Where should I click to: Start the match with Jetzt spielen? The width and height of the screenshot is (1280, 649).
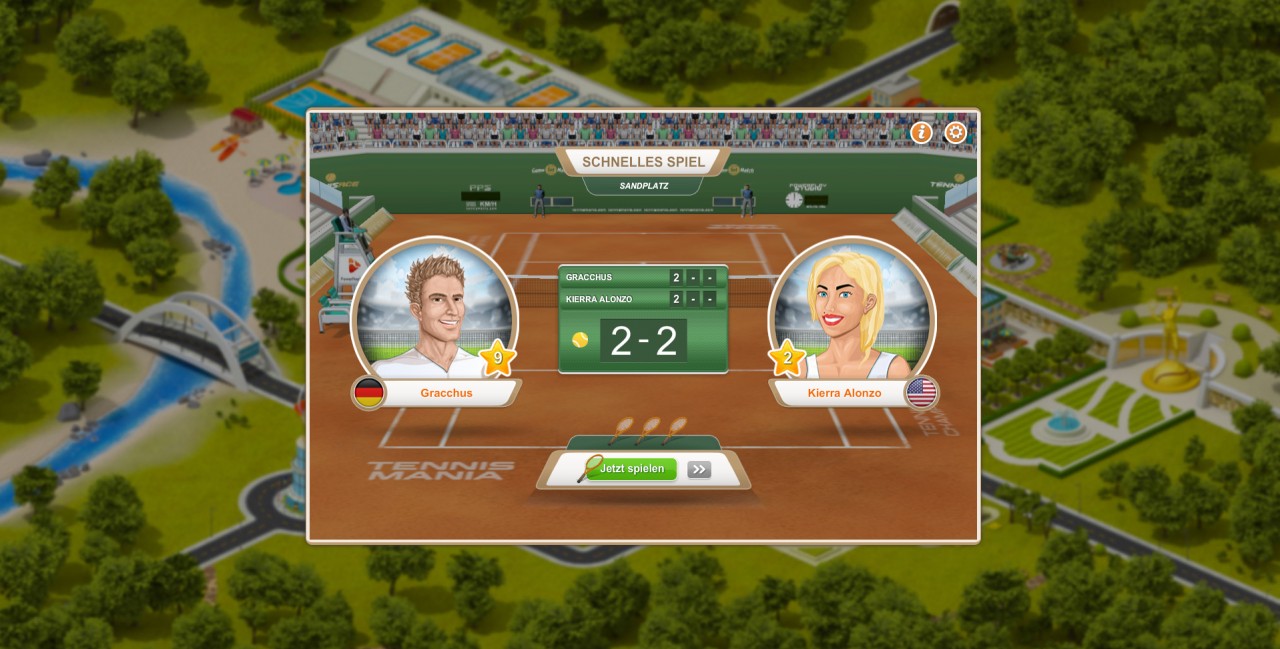631,469
